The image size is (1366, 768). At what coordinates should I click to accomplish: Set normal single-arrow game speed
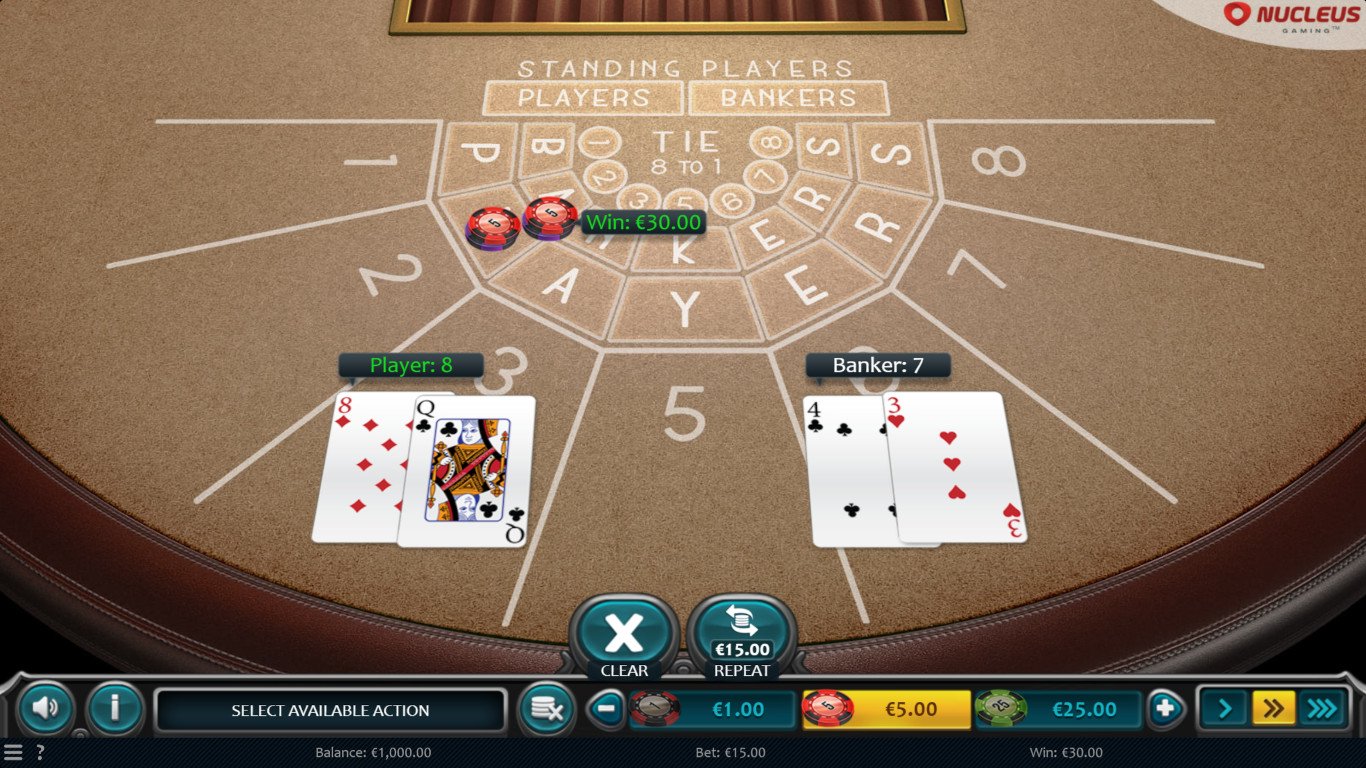[1223, 709]
